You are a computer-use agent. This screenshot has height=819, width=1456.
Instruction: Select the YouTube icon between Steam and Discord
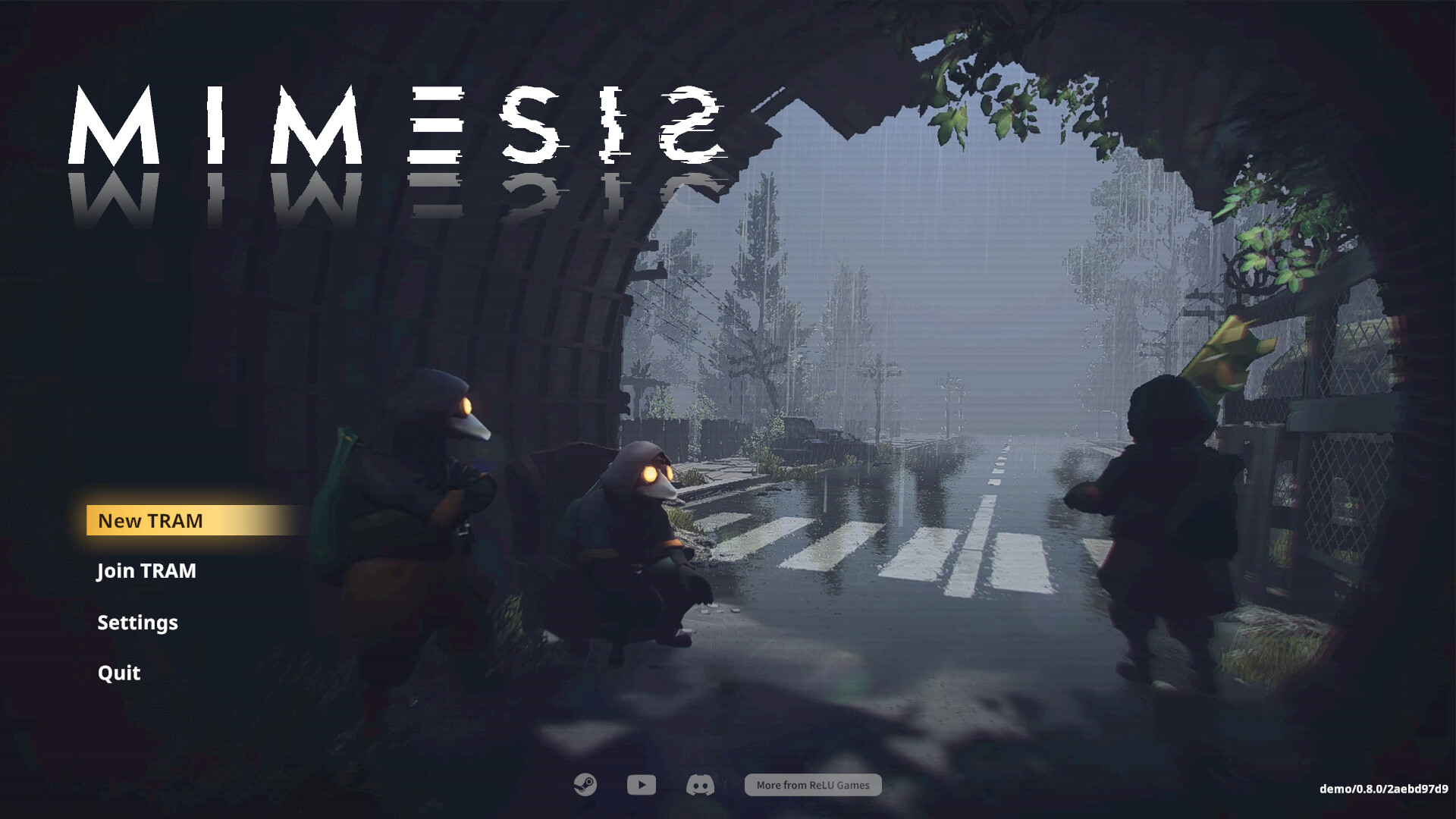641,785
